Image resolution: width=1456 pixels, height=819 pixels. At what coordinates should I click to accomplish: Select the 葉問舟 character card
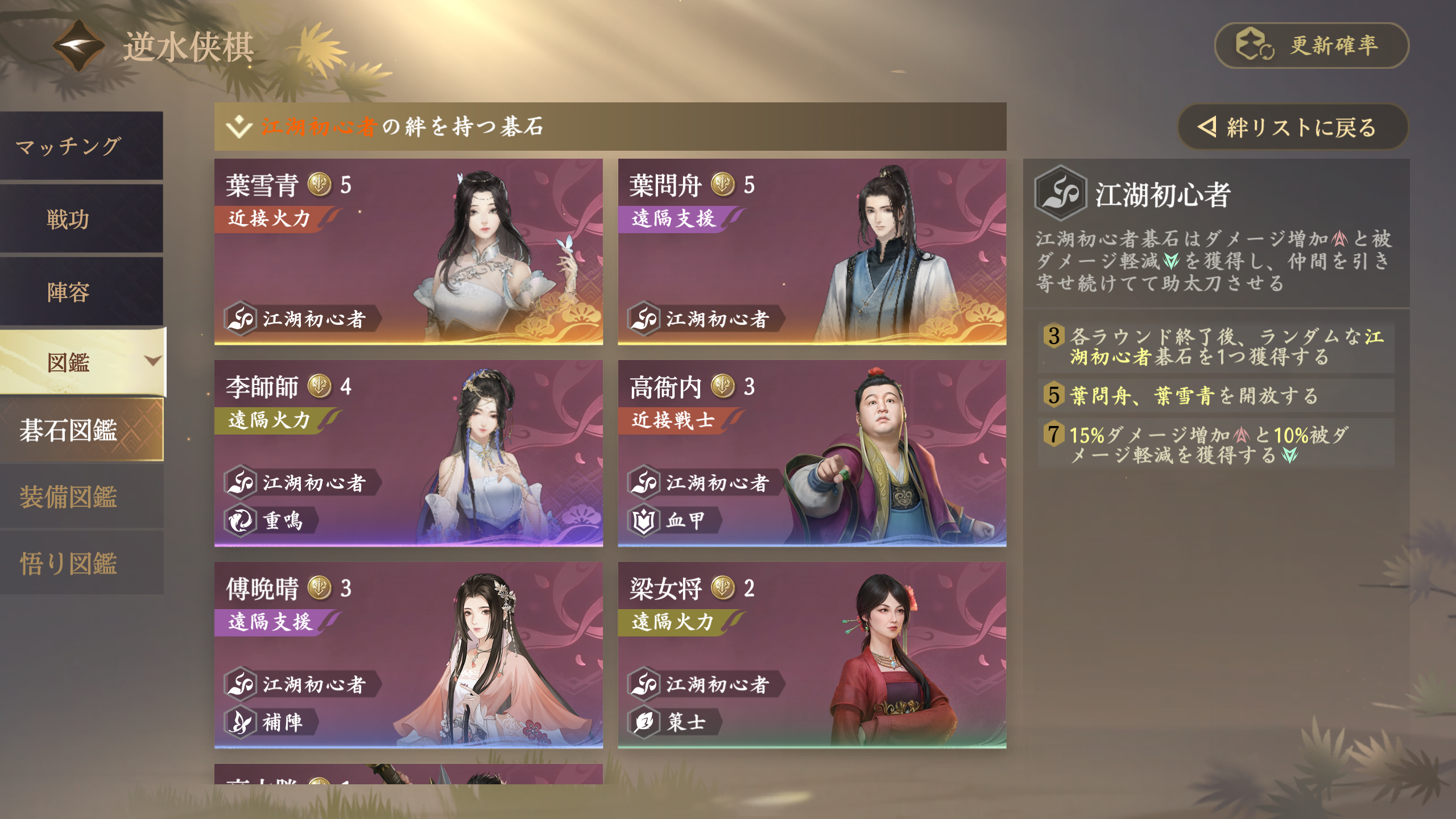click(x=812, y=251)
